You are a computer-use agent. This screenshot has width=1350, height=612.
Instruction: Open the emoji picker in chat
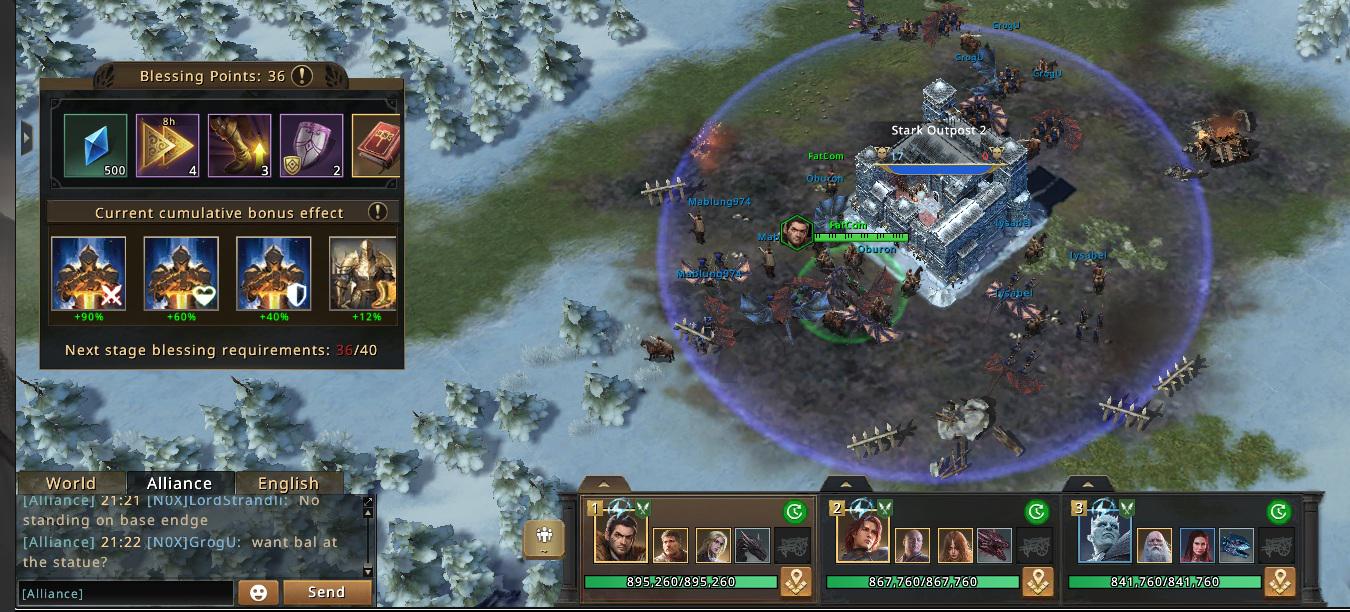(258, 592)
